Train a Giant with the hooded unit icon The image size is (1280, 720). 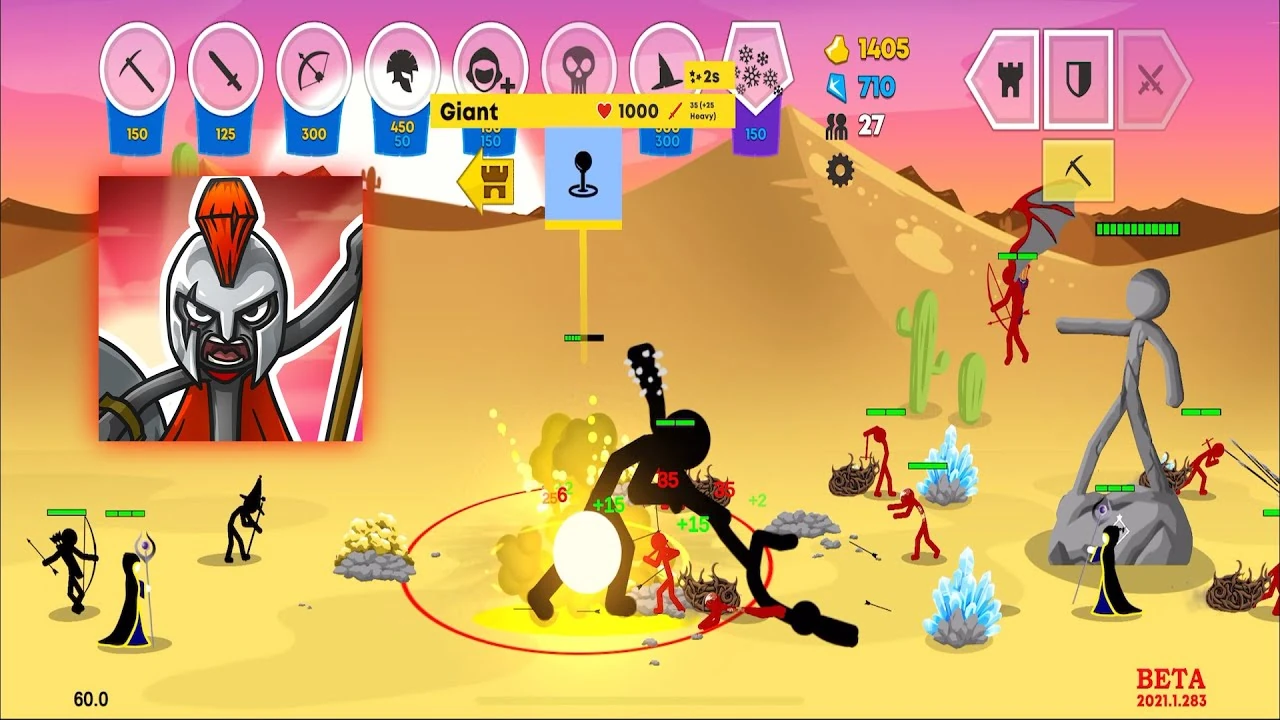pyautogui.click(x=488, y=70)
